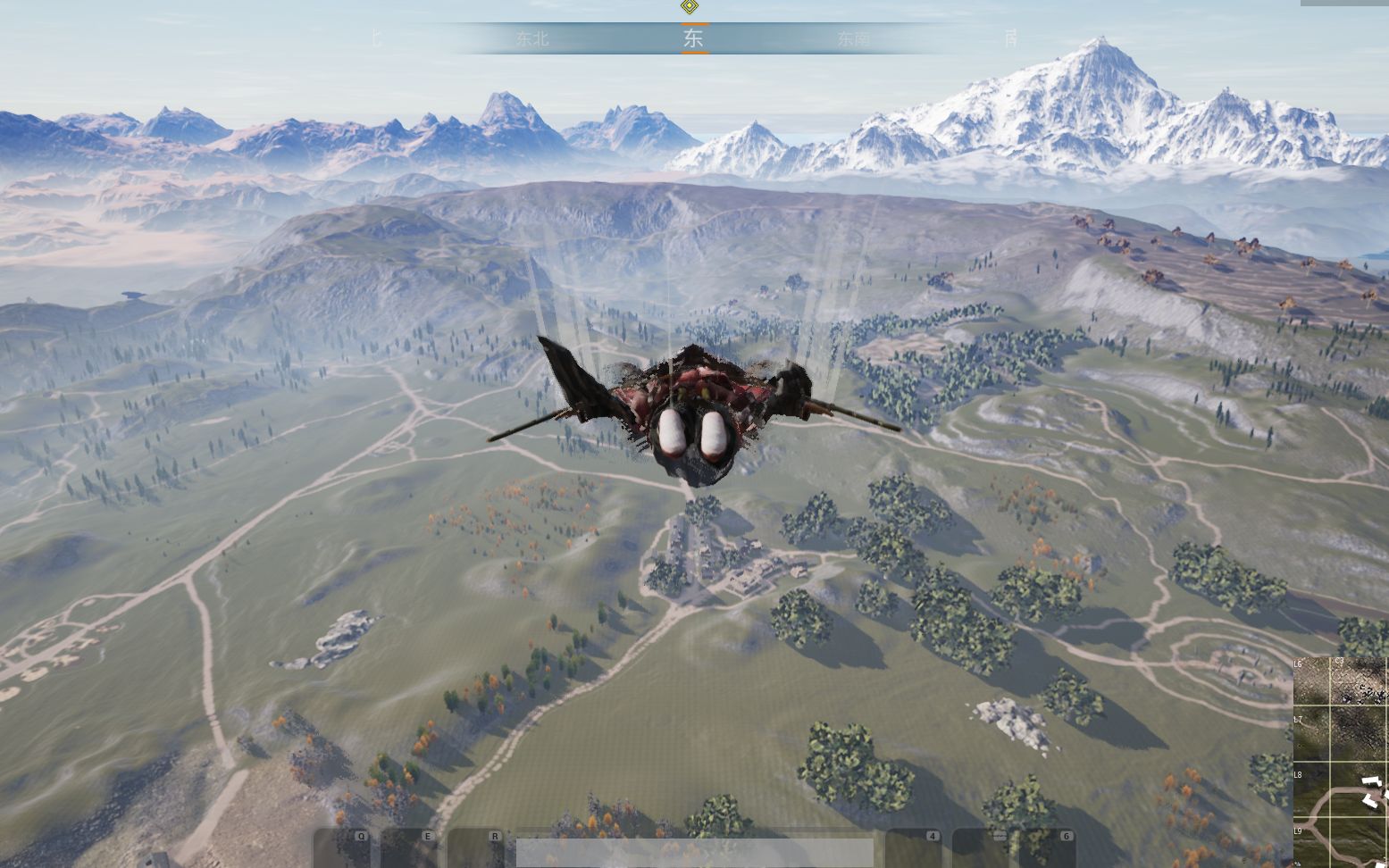The height and width of the screenshot is (868, 1389).
Task: Click the yellow diamond marker above the compass
Action: coord(689,7)
